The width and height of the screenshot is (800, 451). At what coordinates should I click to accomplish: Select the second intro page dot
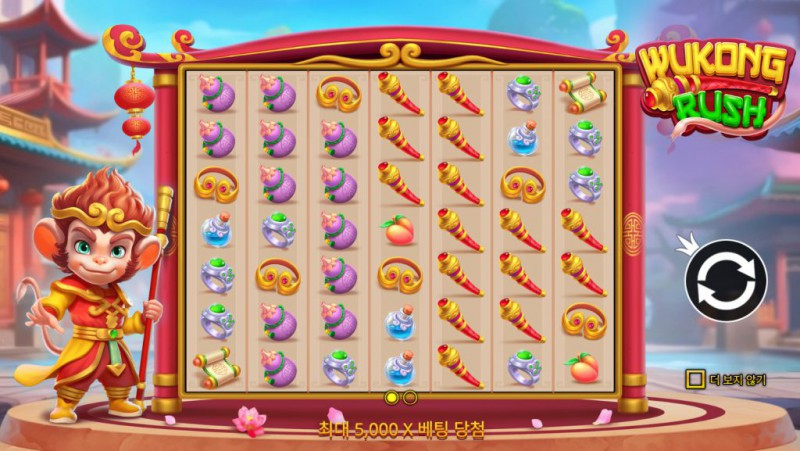click(x=409, y=398)
